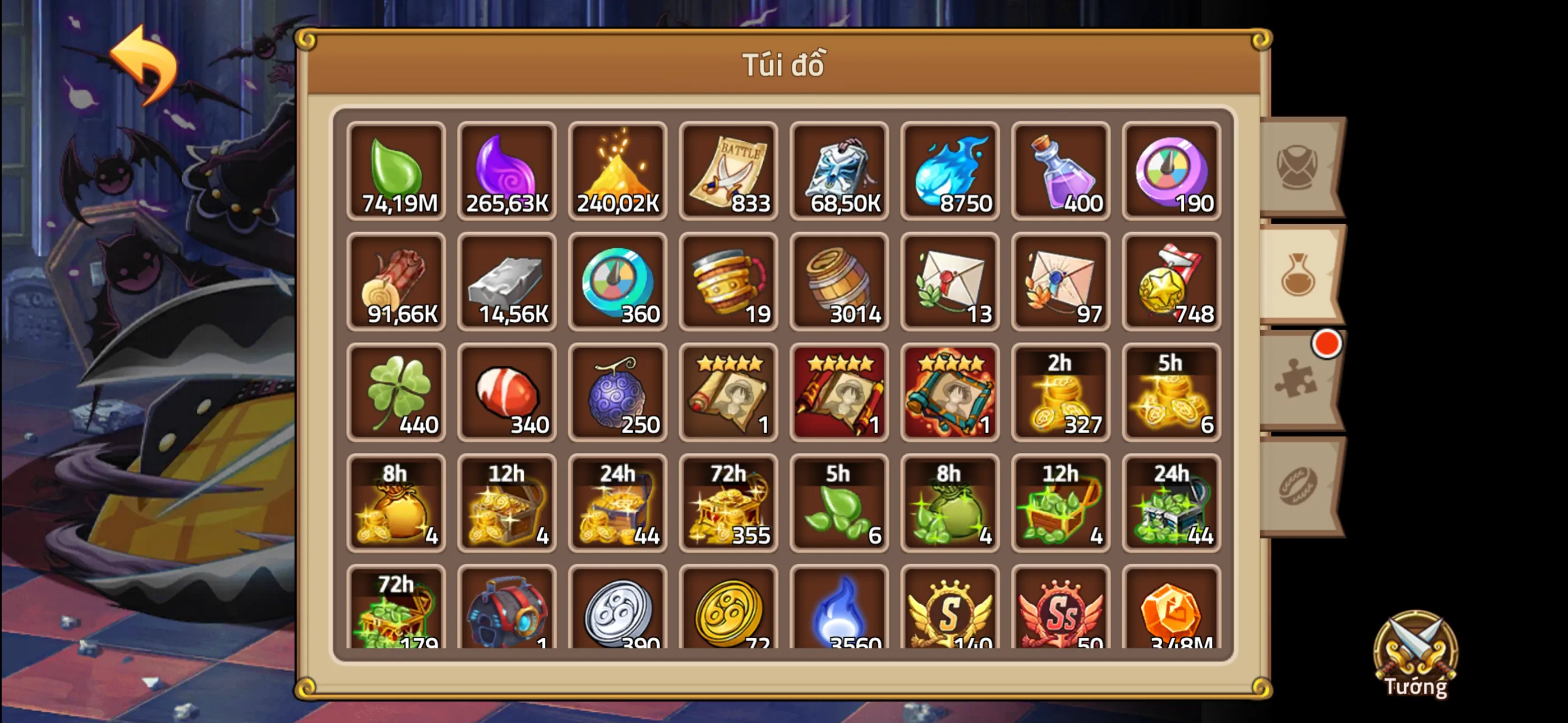Screen dimensions: 1568x723
Task: Open the blue flame item showing 8750
Action: coord(950,172)
